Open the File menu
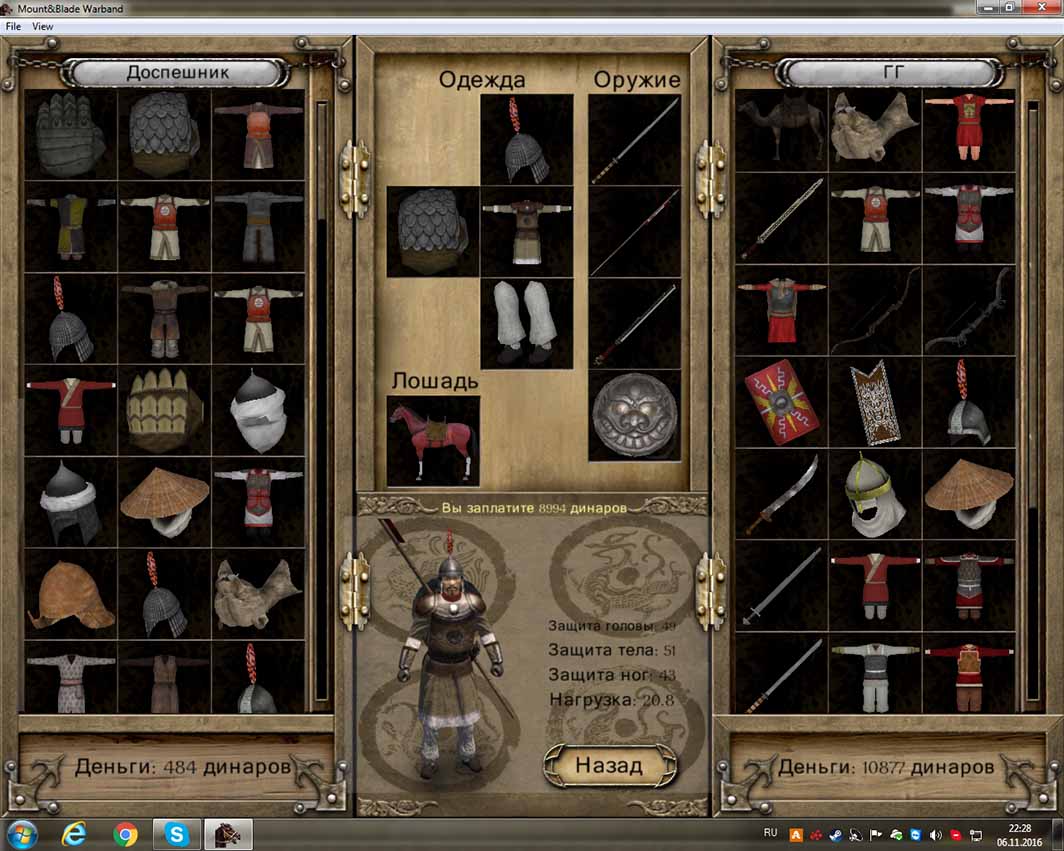 point(13,27)
